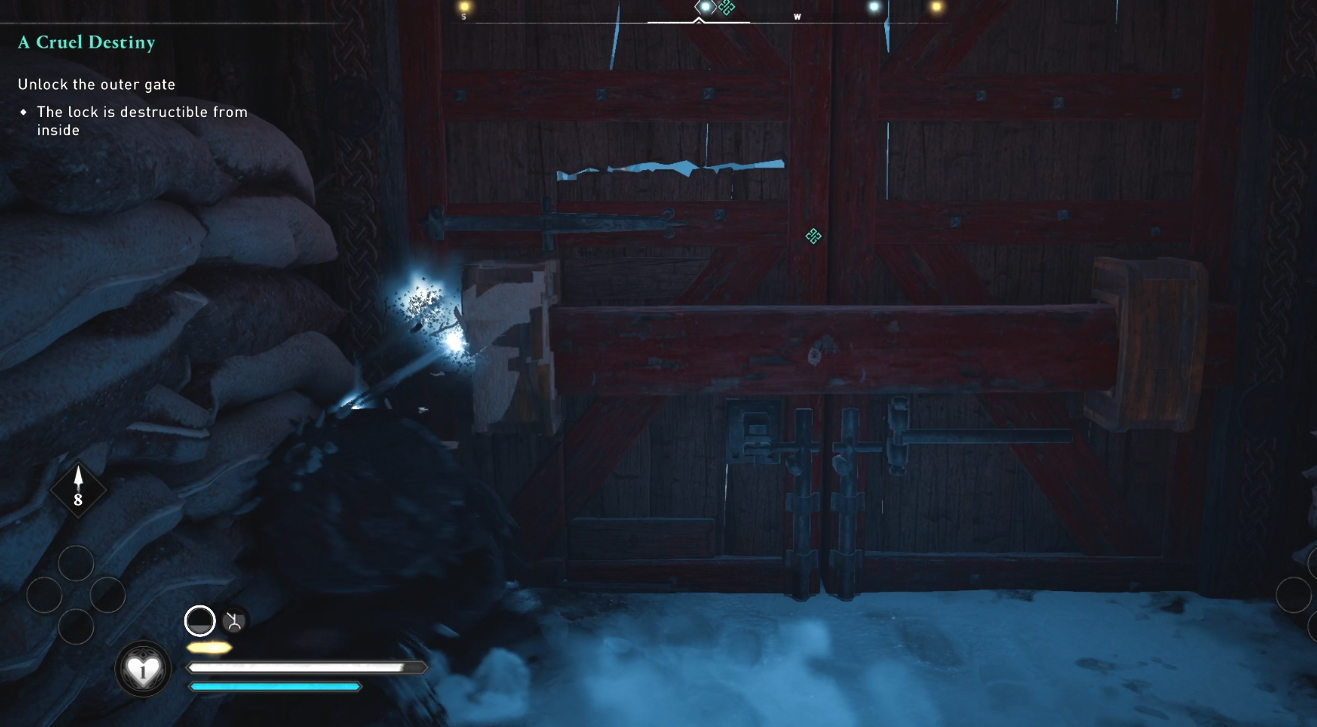Click the teal knot quest marker on the compass
This screenshot has height=727, width=1317.
tap(727, 7)
